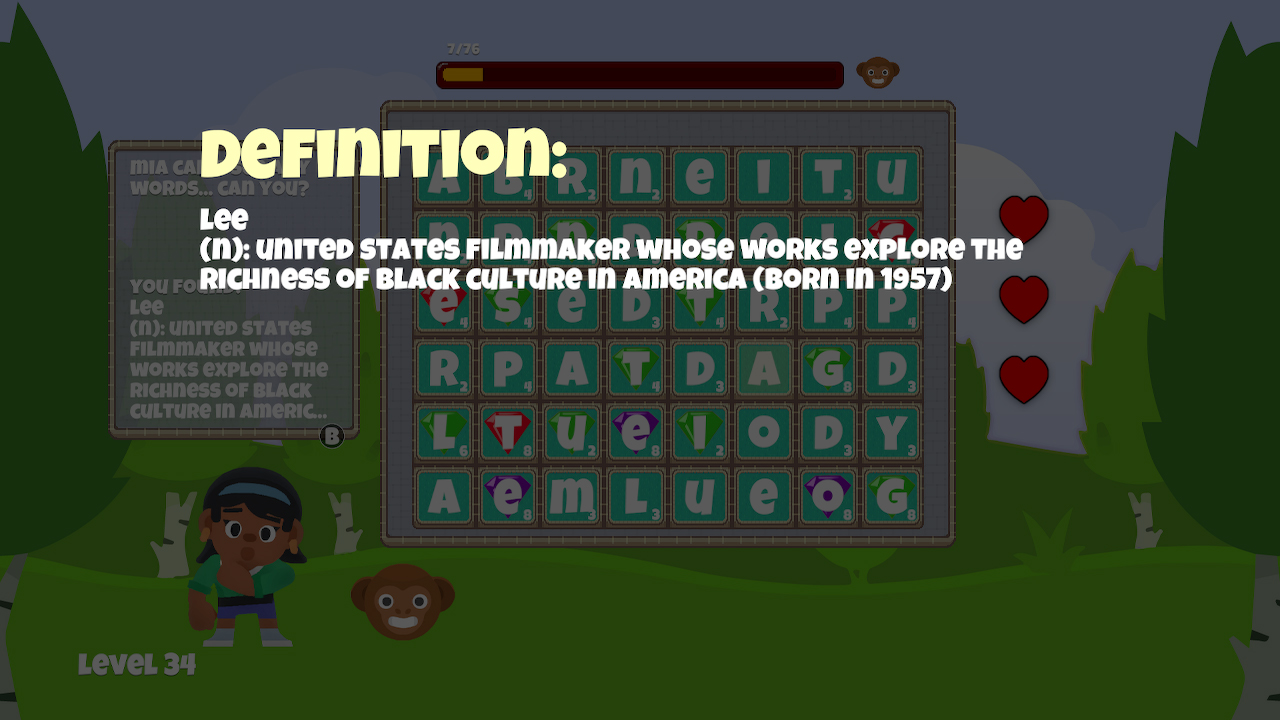The width and height of the screenshot is (1280, 720).
Task: Select the letter Y tile in the fifth row
Action: [x=891, y=433]
